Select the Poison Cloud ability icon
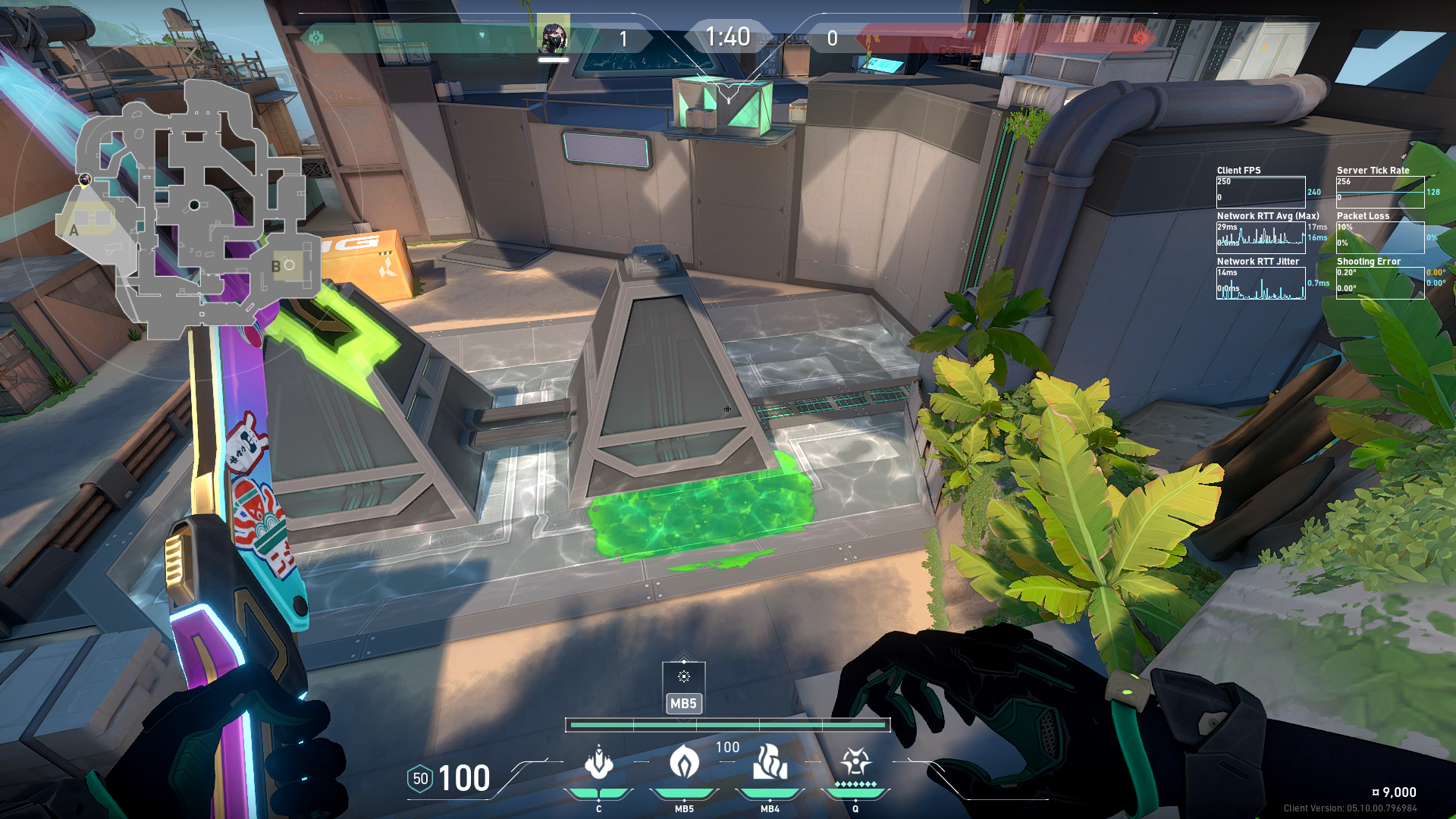1456x819 pixels. click(684, 762)
